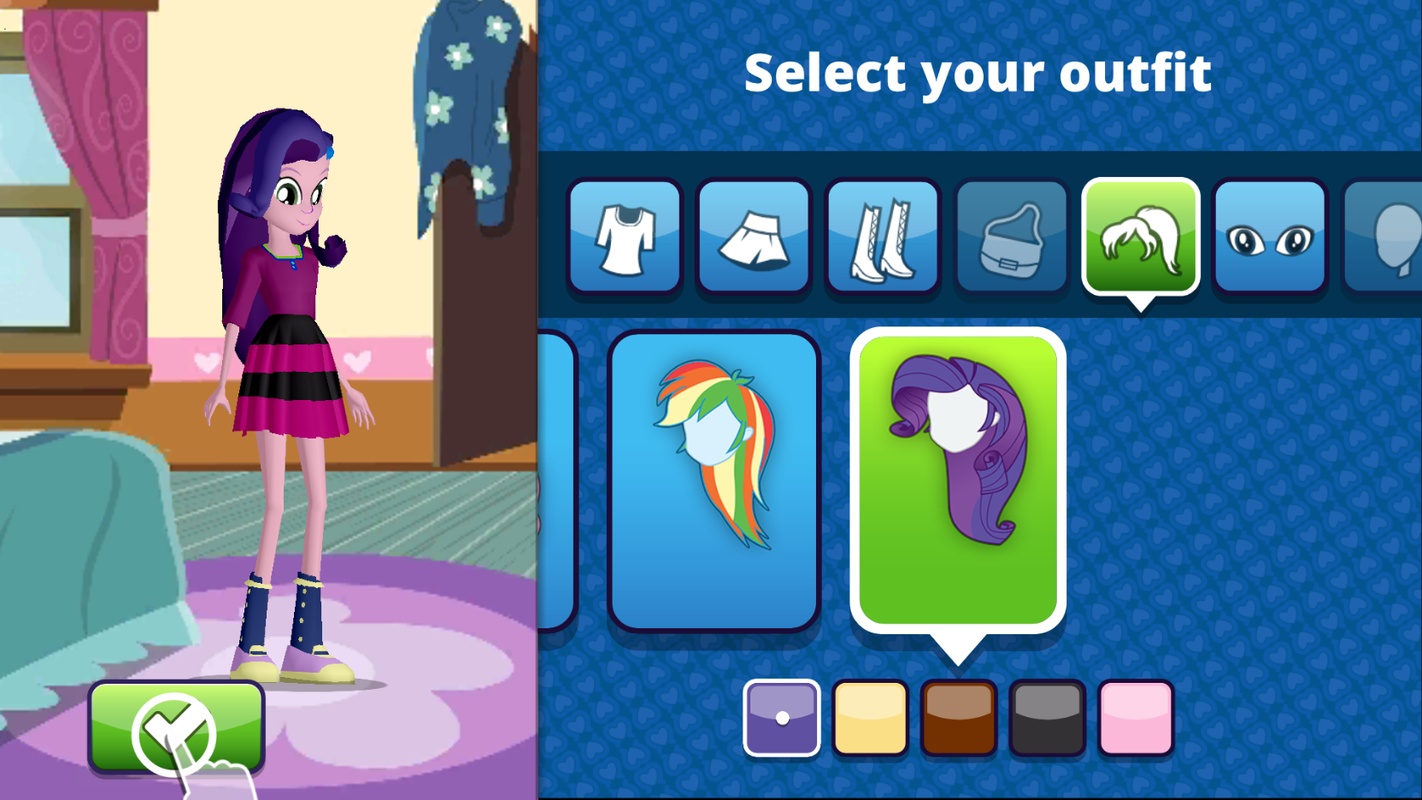Select the hairstyle category icon
Screen dimensions: 1422x800
(x=1140, y=236)
